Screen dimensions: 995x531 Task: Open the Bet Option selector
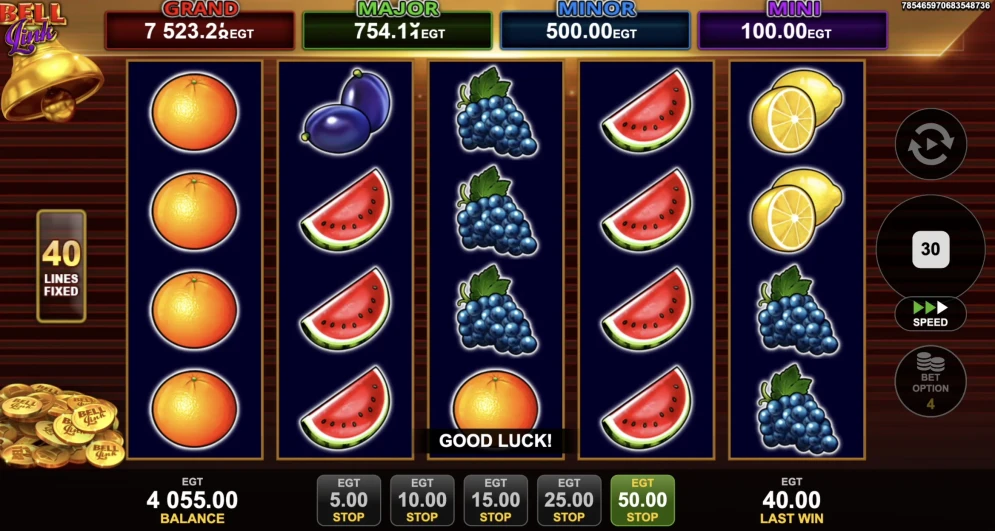(x=930, y=381)
